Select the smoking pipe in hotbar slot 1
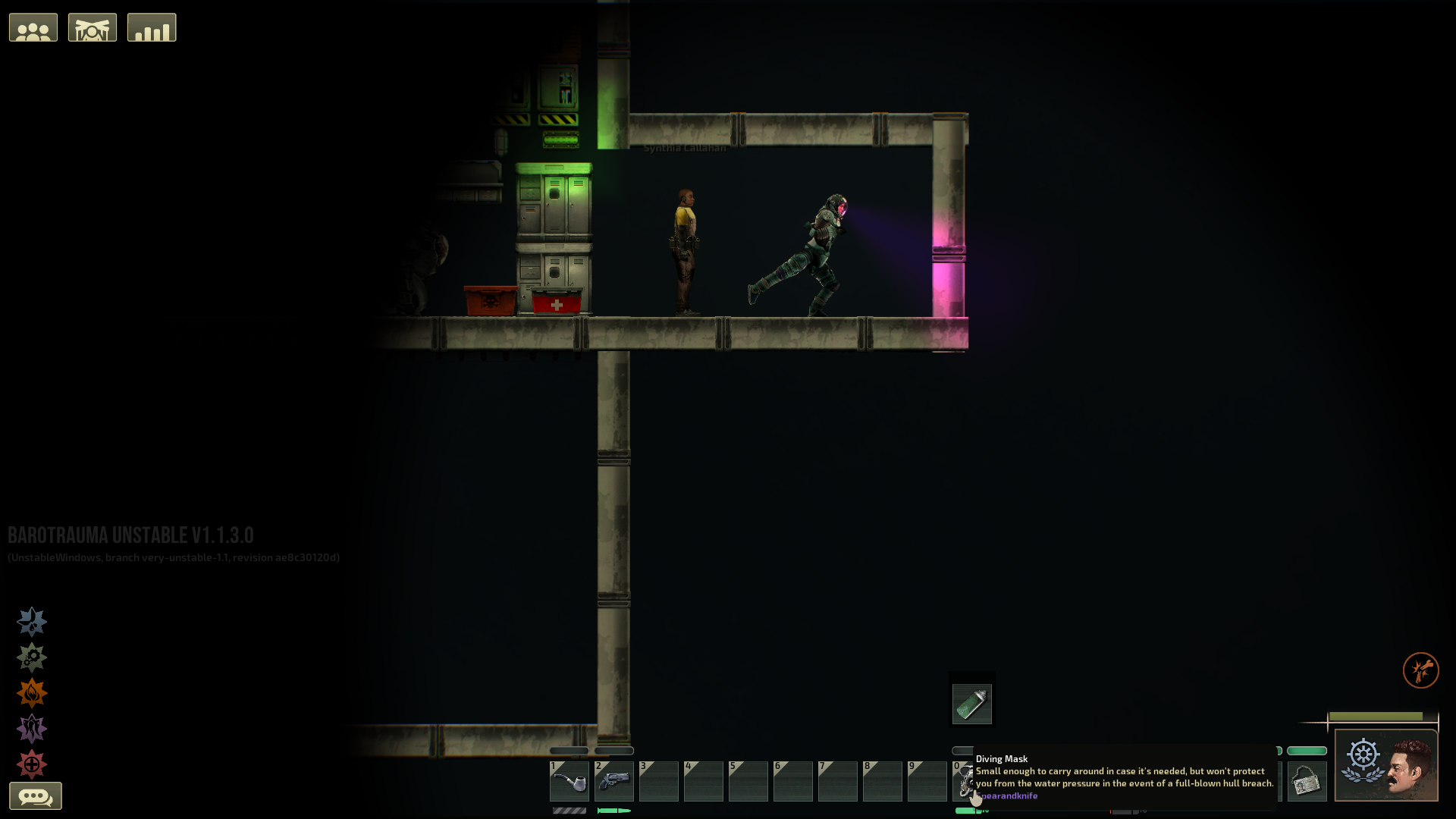Viewport: 1456px width, 819px height. point(570,781)
